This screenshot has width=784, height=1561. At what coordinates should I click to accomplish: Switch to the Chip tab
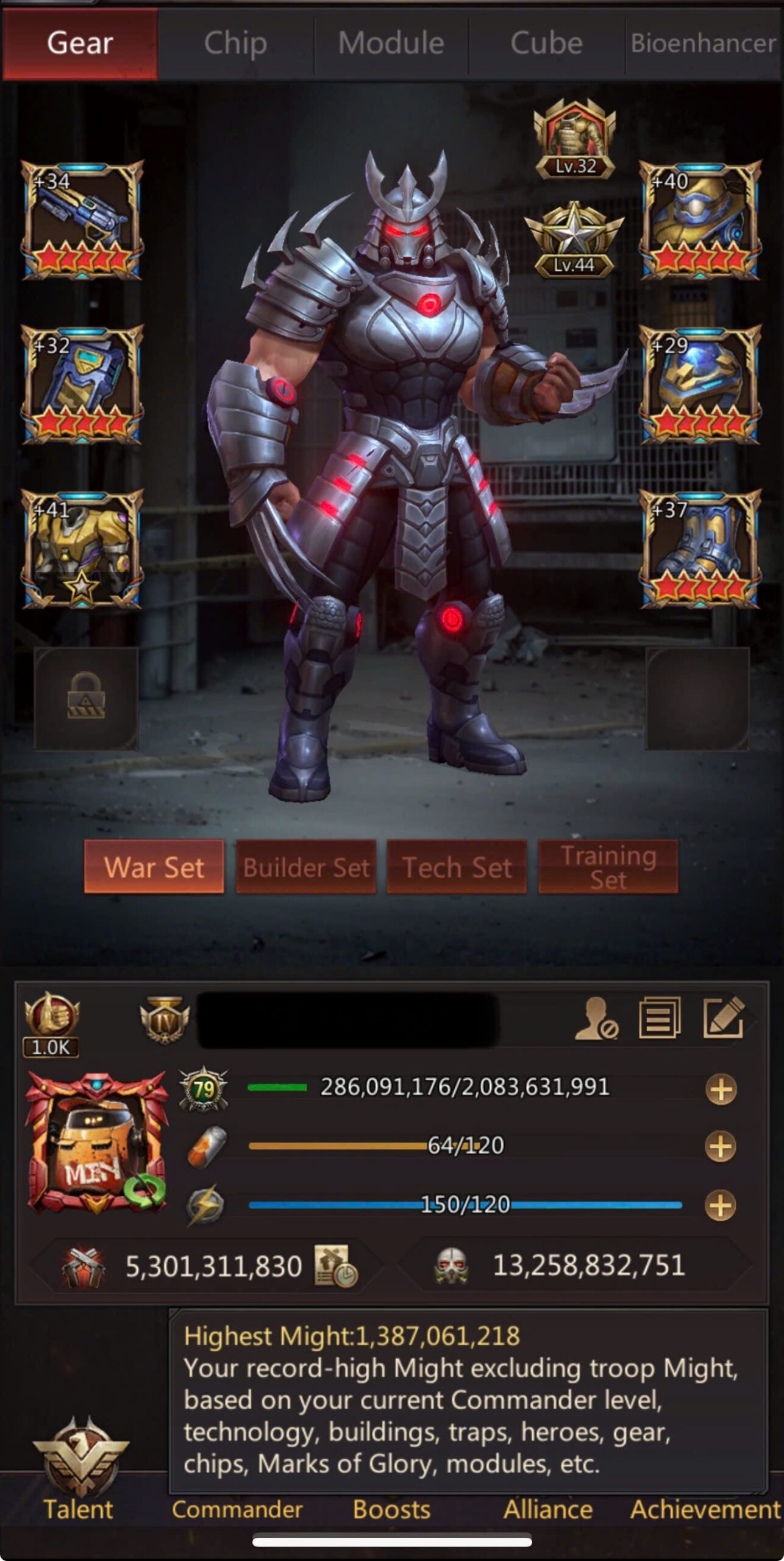(x=235, y=44)
